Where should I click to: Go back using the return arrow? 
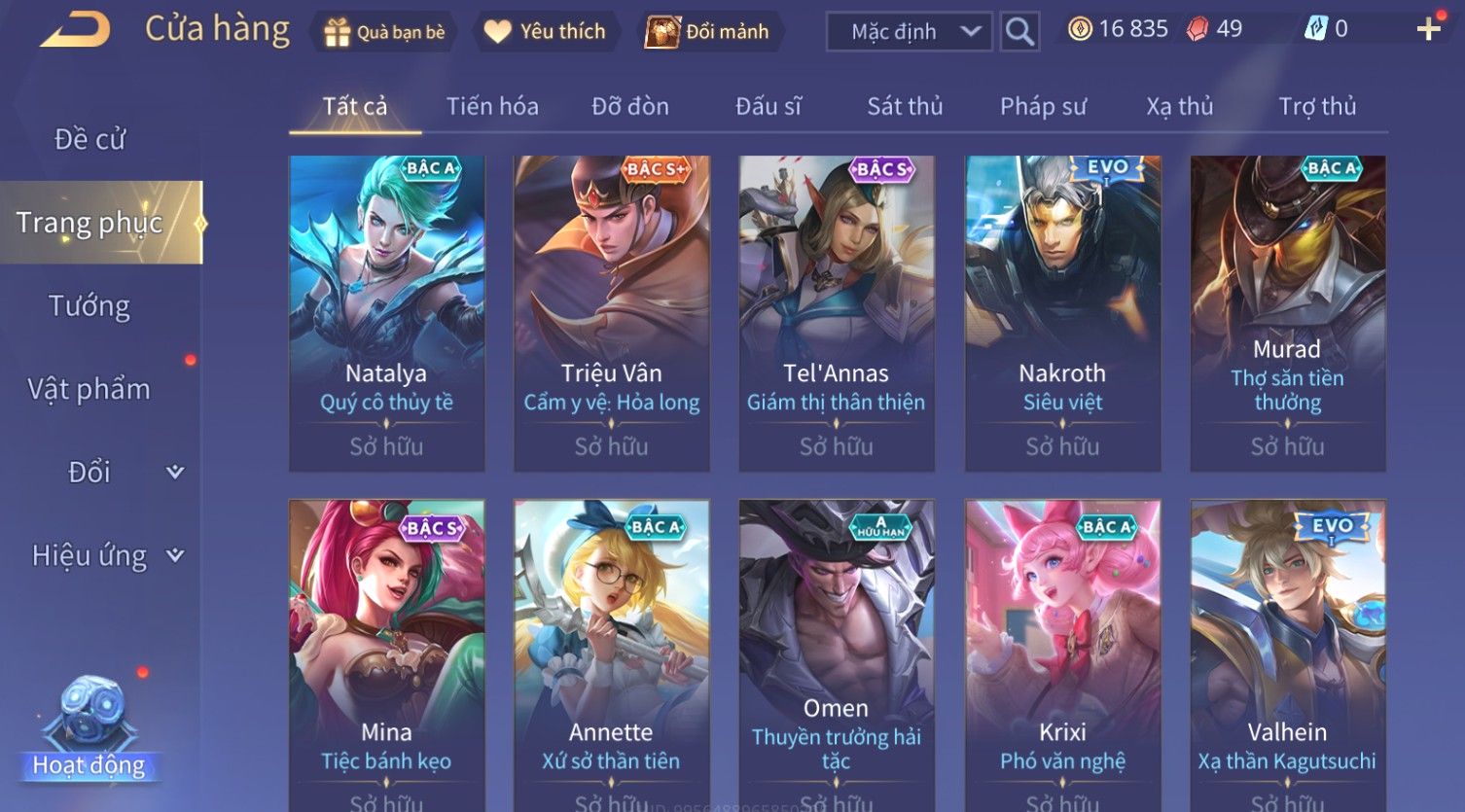pos(75,31)
